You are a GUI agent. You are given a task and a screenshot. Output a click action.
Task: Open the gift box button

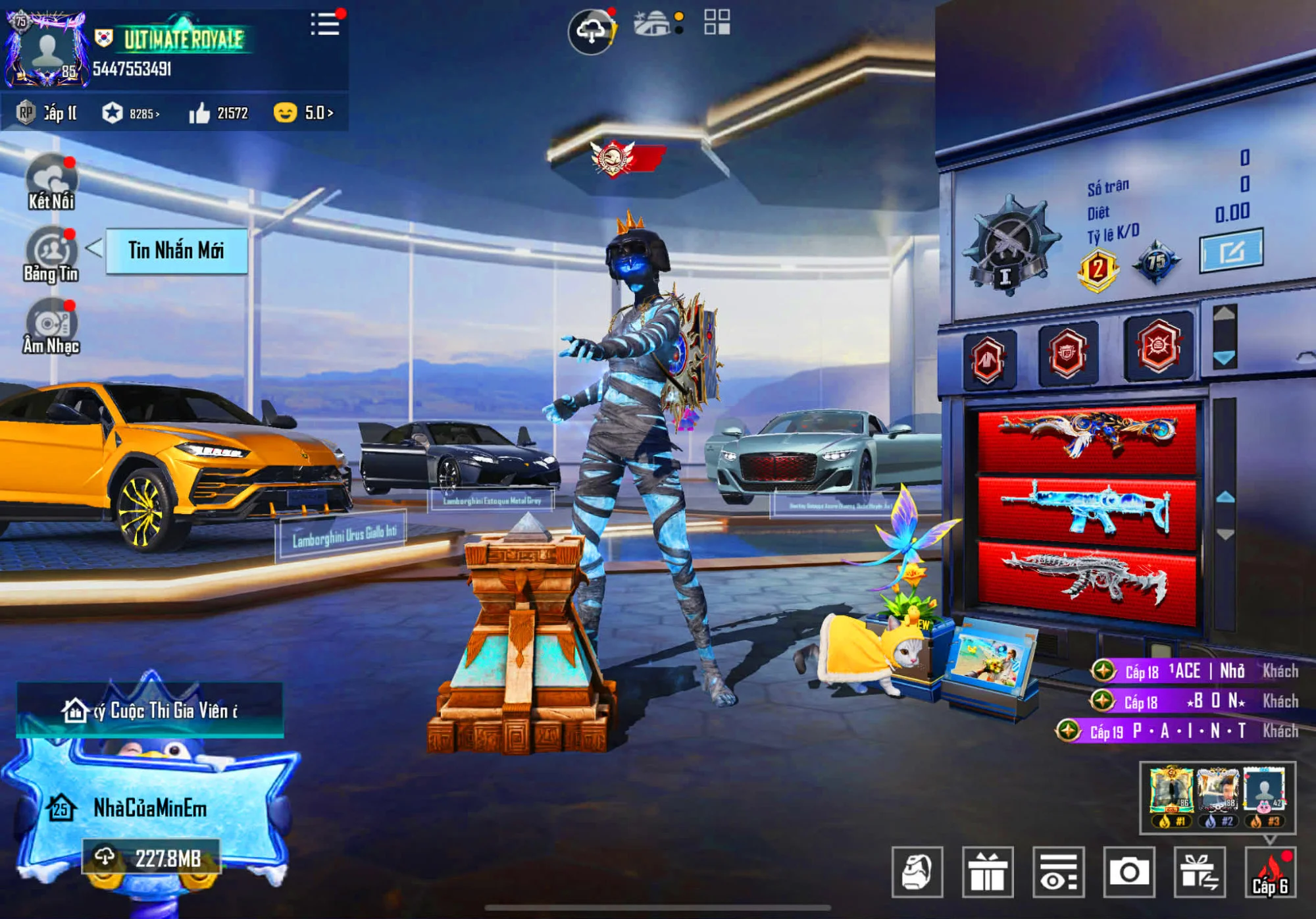(988, 872)
